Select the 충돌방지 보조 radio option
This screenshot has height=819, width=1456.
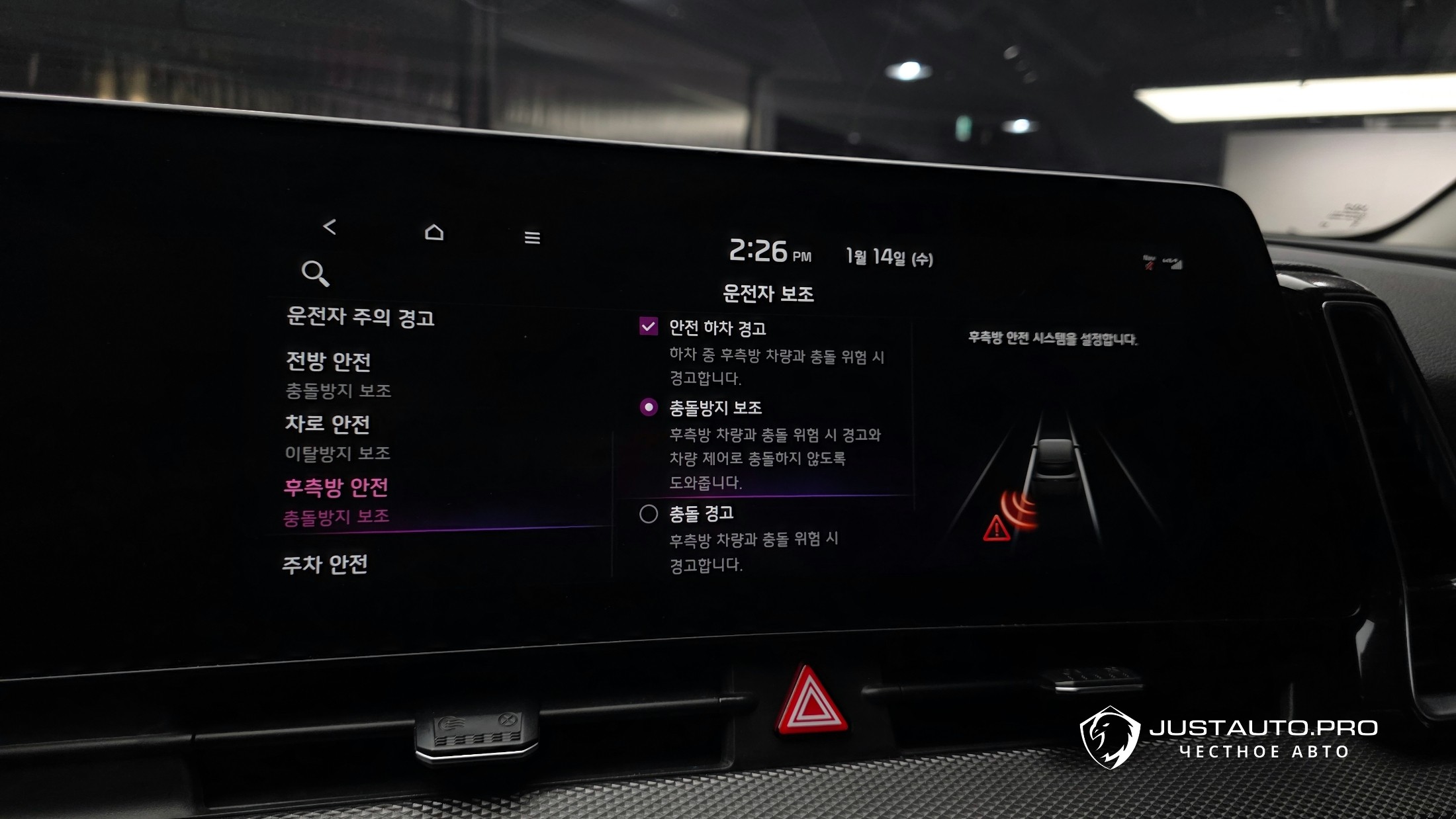point(649,408)
